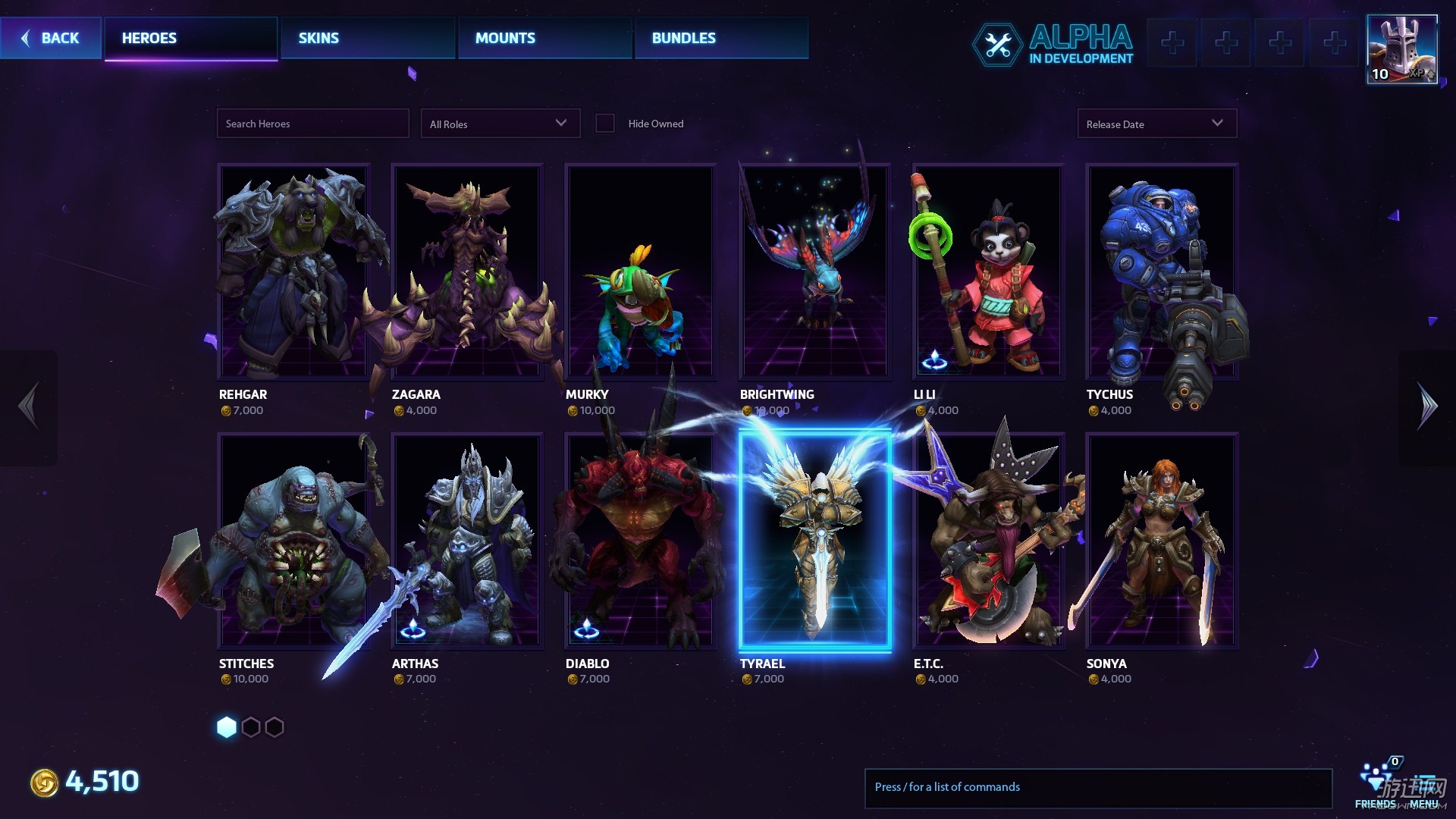Open the All Roles dropdown

500,124
